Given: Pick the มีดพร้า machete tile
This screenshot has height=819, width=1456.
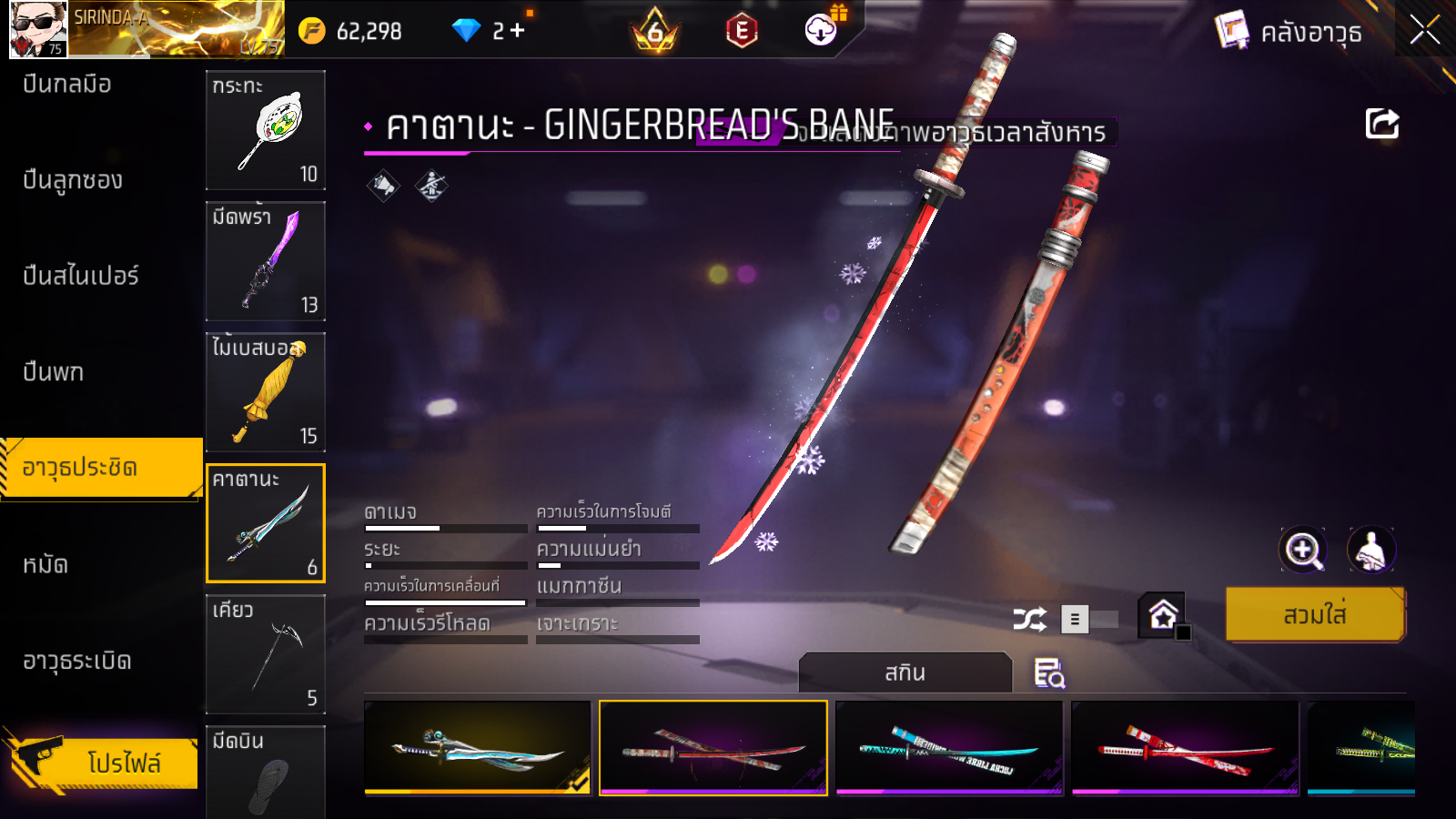Looking at the screenshot, I should tap(266, 261).
